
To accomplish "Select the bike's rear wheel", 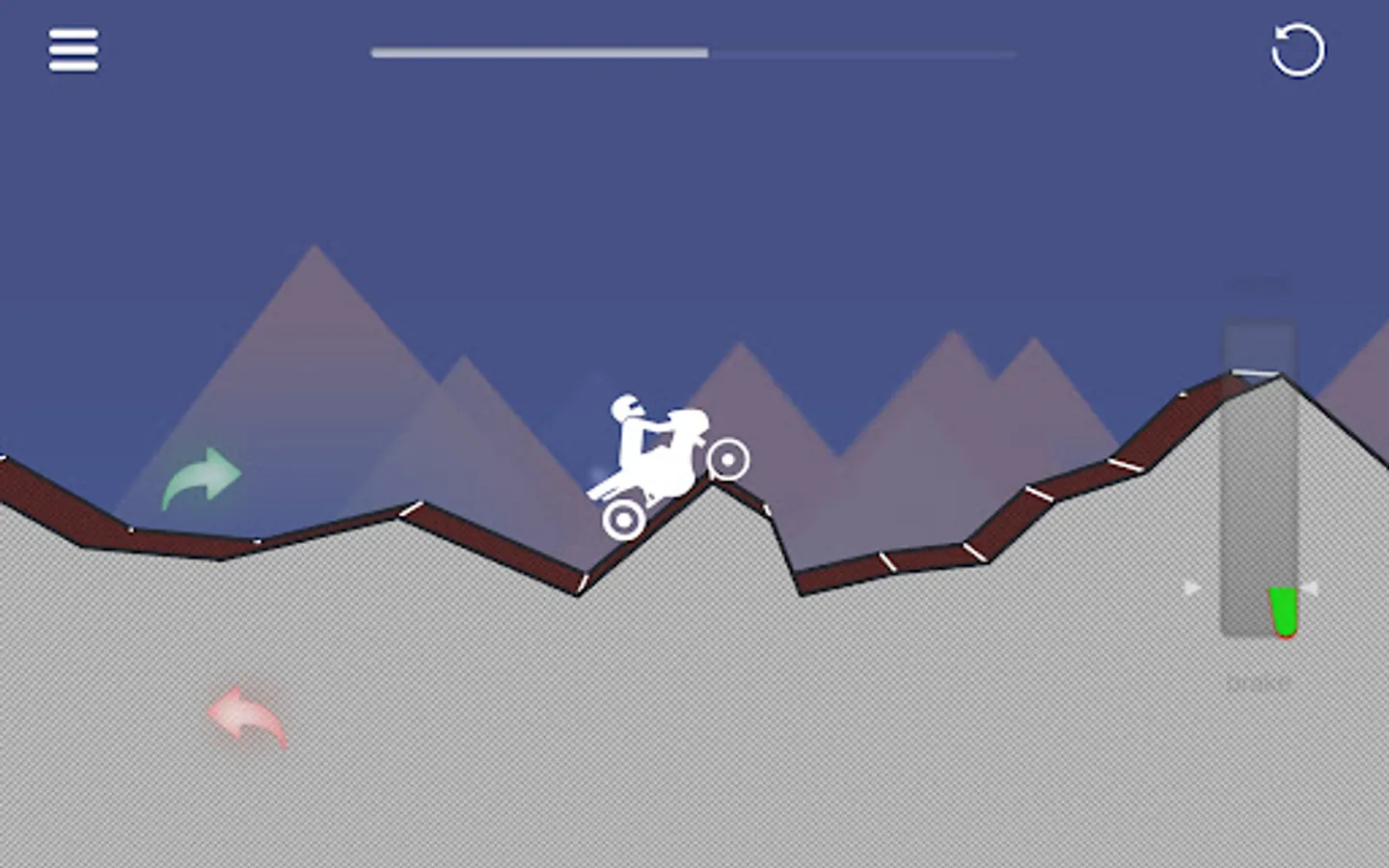I will (622, 518).
